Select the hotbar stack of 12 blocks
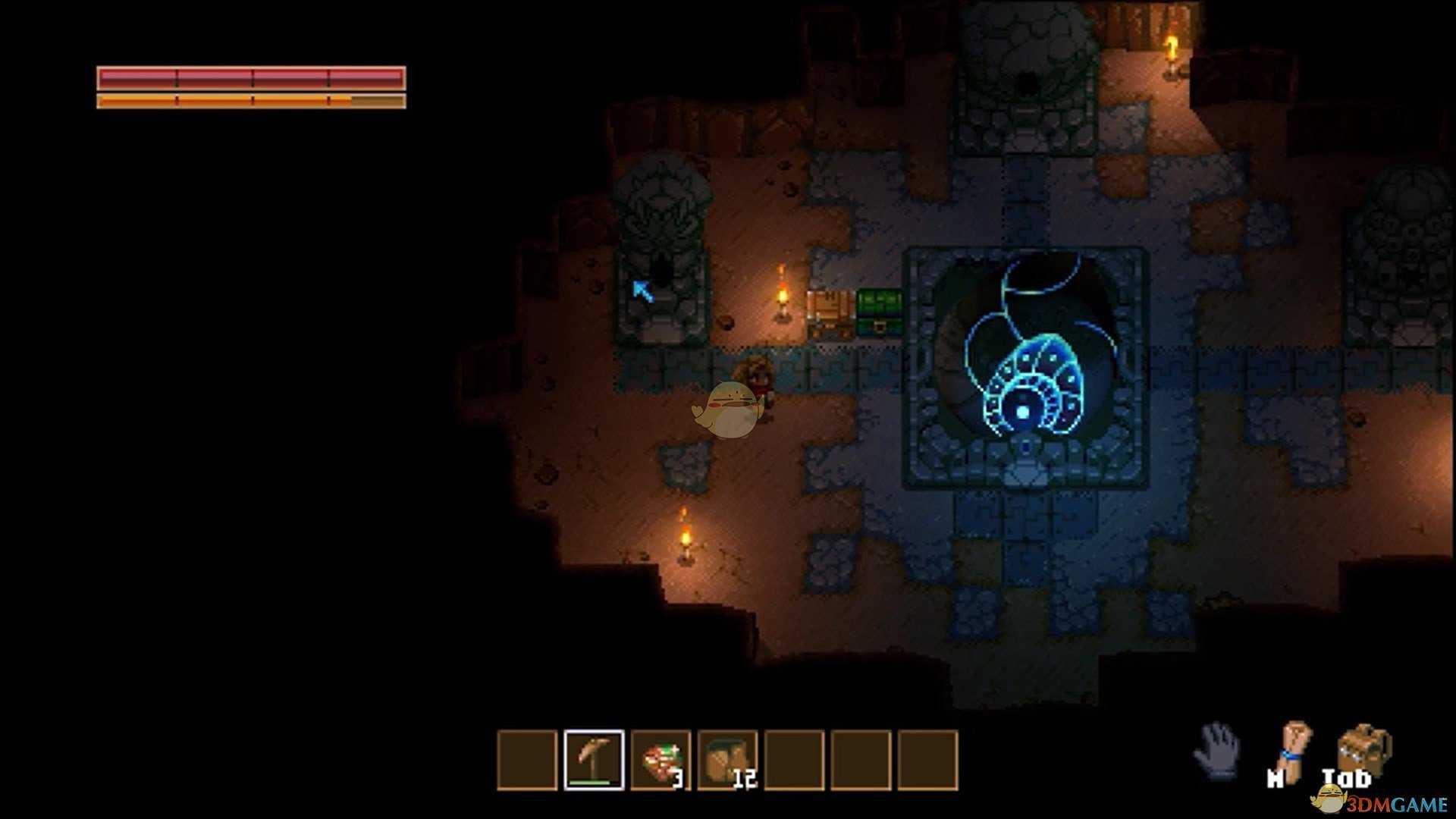The height and width of the screenshot is (819, 1456). click(x=727, y=759)
